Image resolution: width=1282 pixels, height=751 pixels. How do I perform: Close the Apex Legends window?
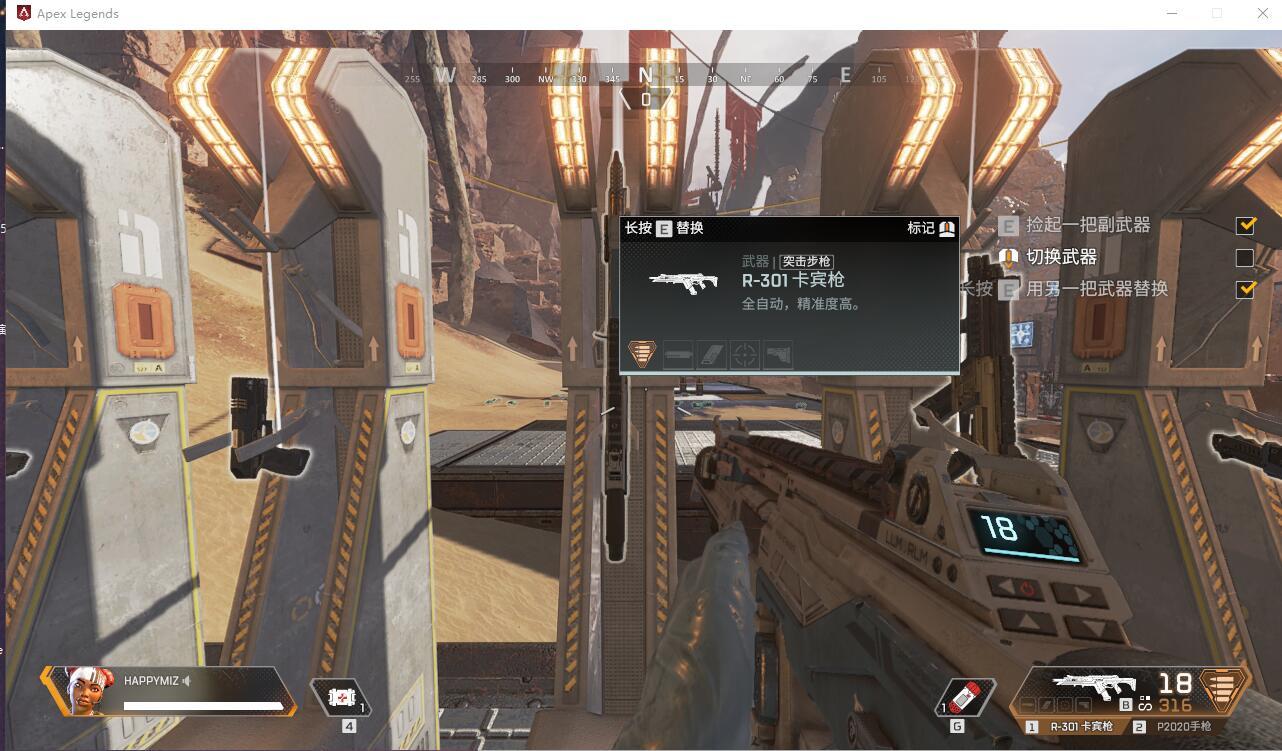pos(1262,13)
